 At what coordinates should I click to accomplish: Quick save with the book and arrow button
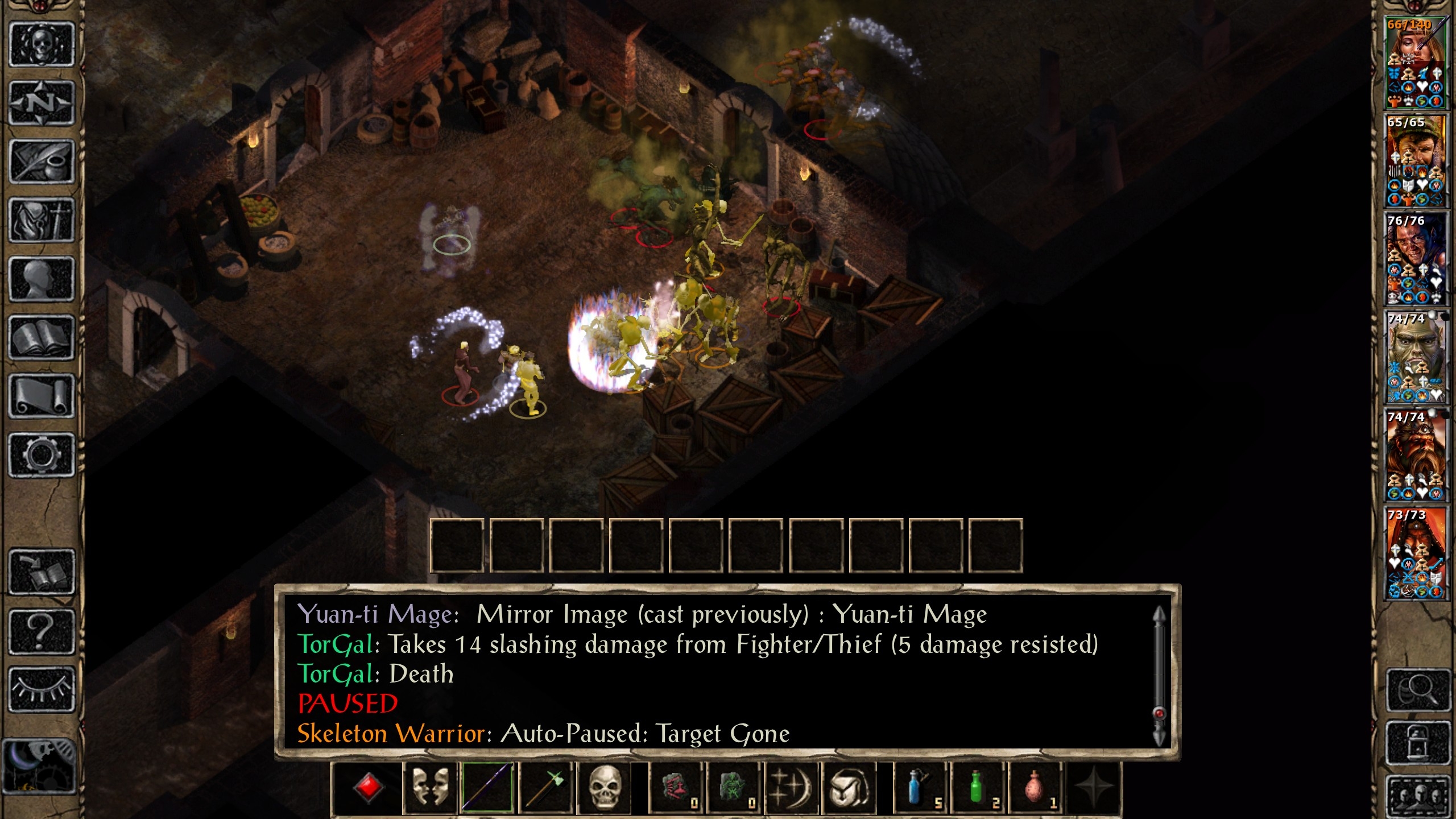[42, 572]
